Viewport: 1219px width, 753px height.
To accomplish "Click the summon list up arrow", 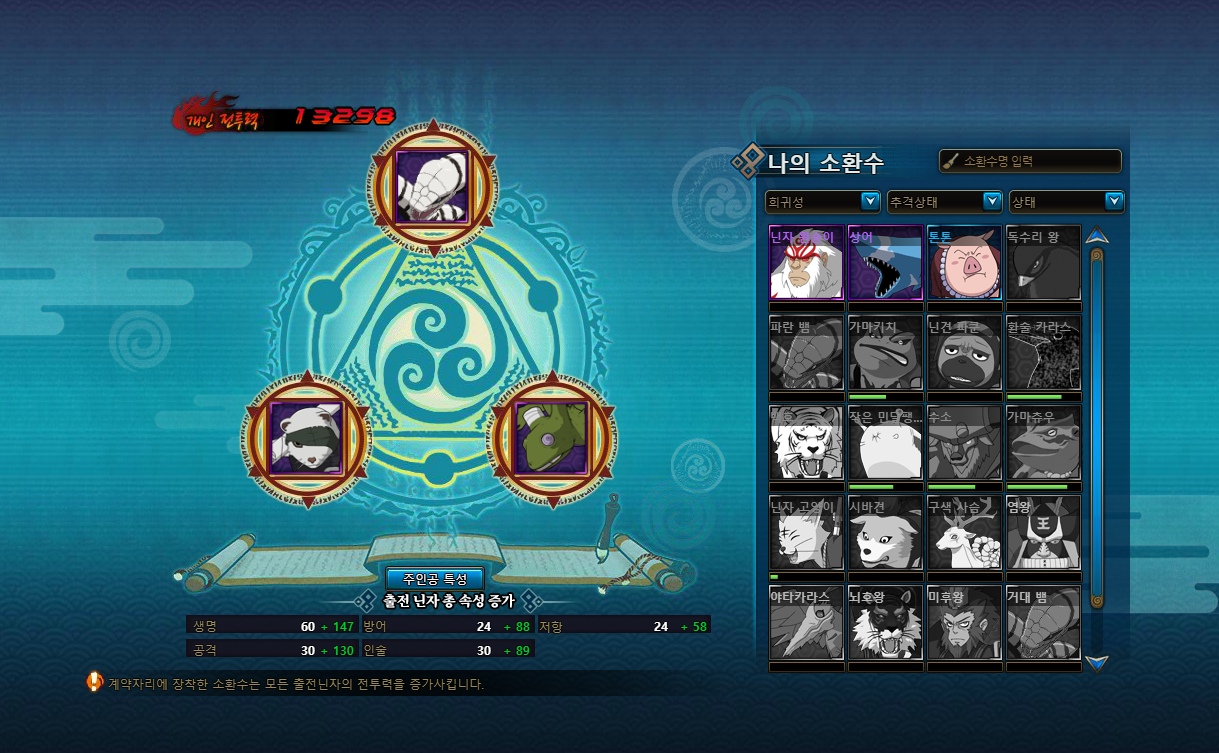I will (x=1097, y=237).
